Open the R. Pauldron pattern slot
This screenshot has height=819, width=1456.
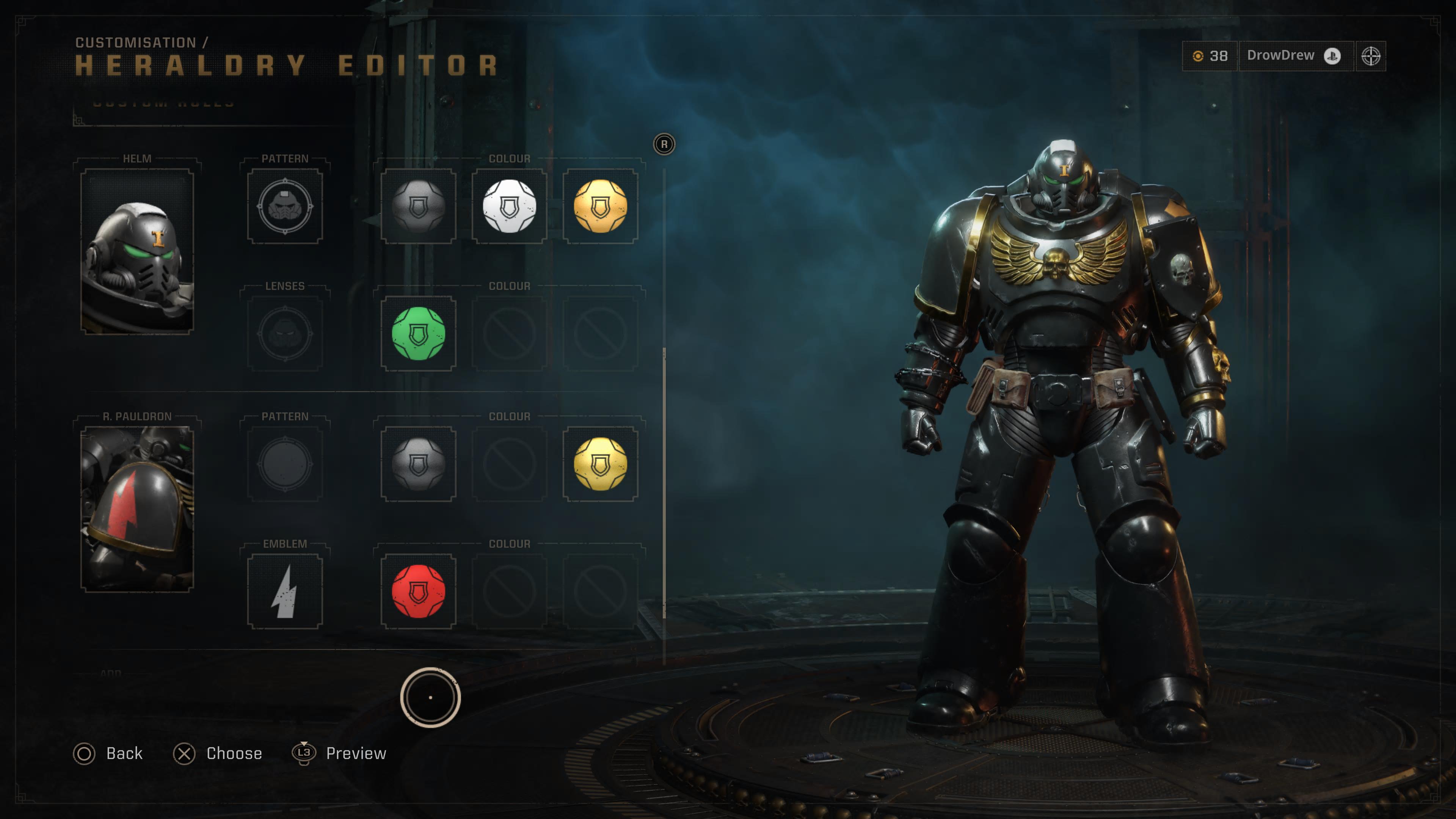(285, 464)
